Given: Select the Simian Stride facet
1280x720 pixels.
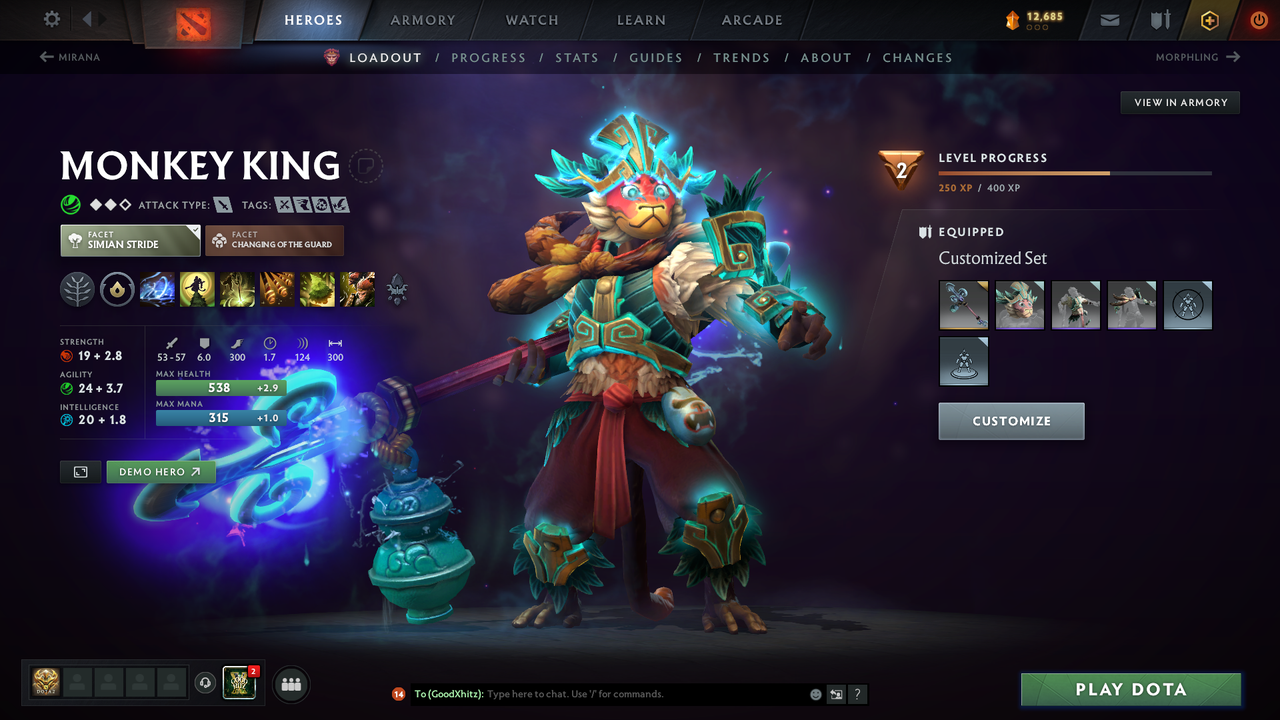Looking at the screenshot, I should [129, 240].
